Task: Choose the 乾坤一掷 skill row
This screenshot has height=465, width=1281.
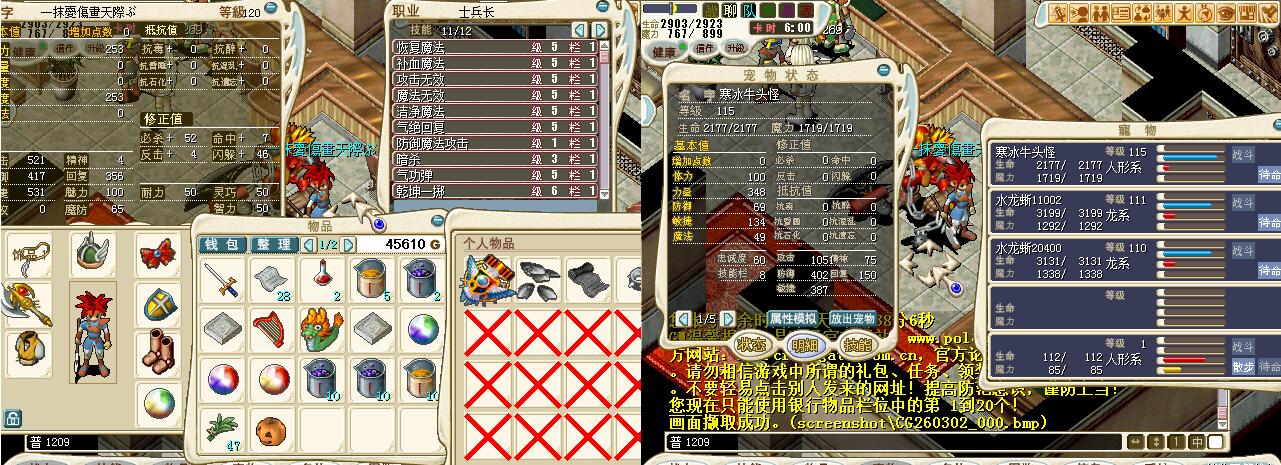Action: [x=495, y=190]
